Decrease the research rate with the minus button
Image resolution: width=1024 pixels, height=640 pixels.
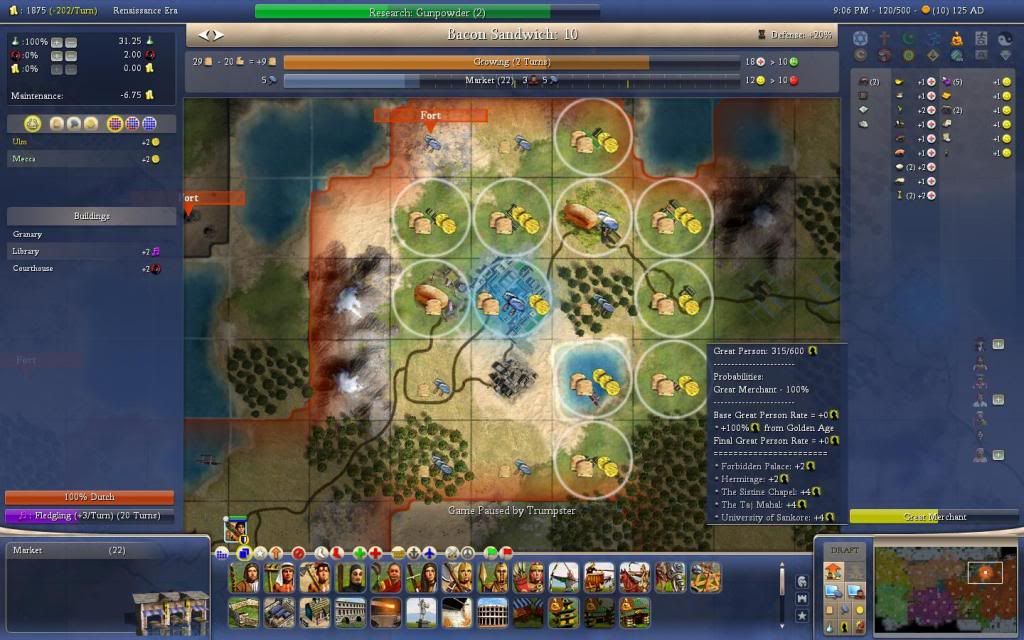(x=71, y=42)
